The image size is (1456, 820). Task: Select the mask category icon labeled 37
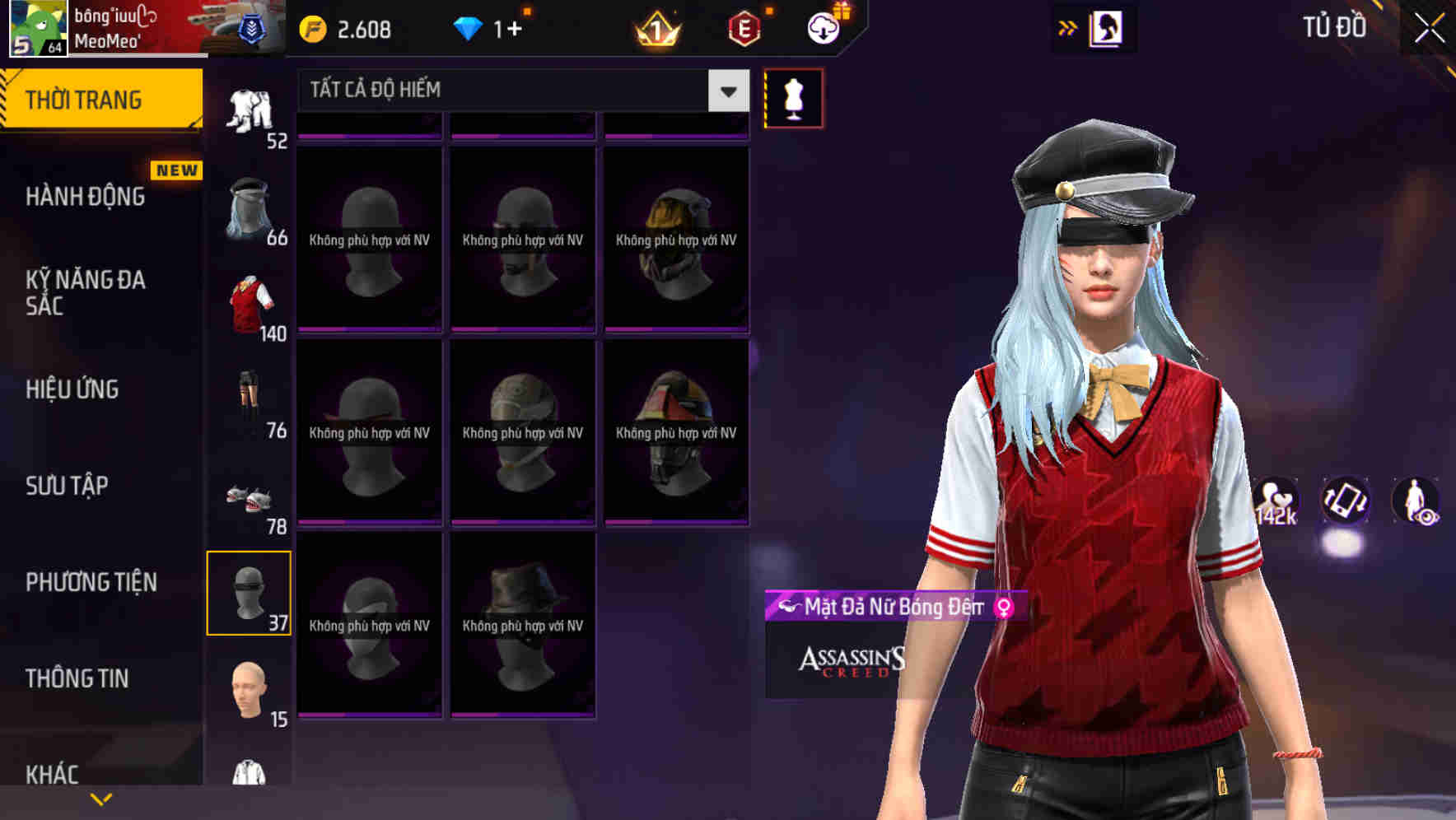coord(250,591)
